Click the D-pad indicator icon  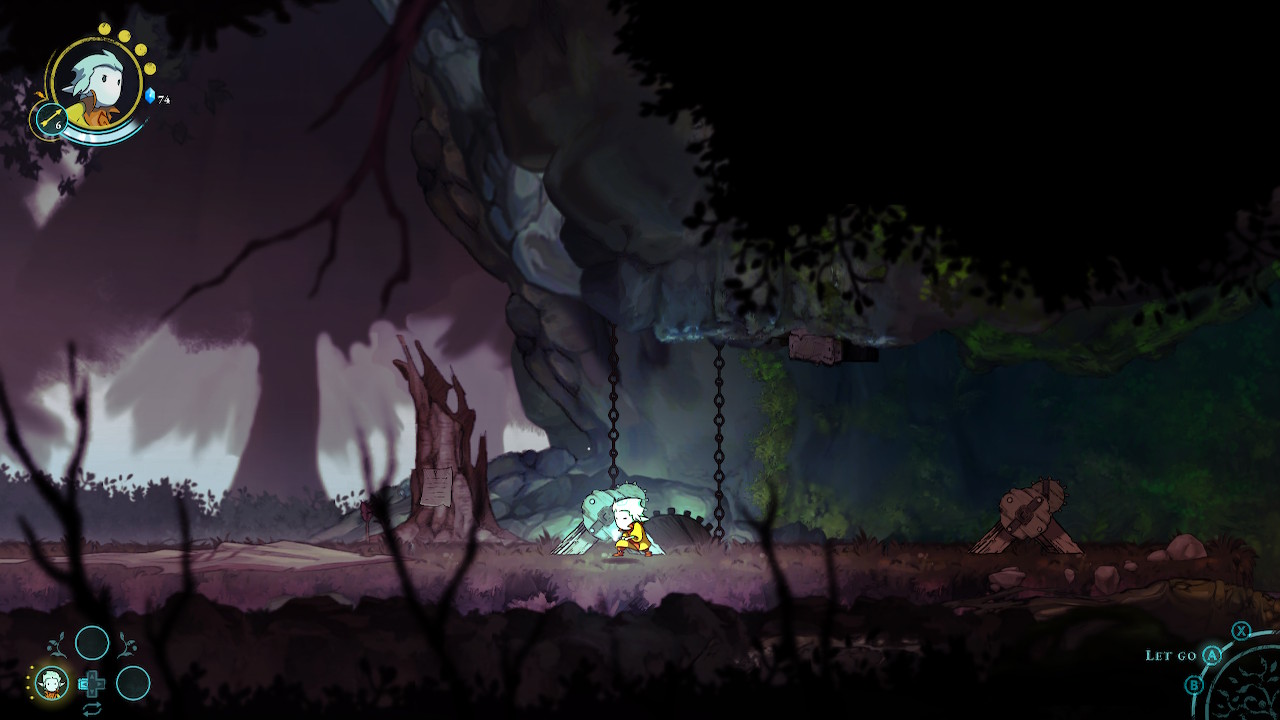pyautogui.click(x=94, y=683)
